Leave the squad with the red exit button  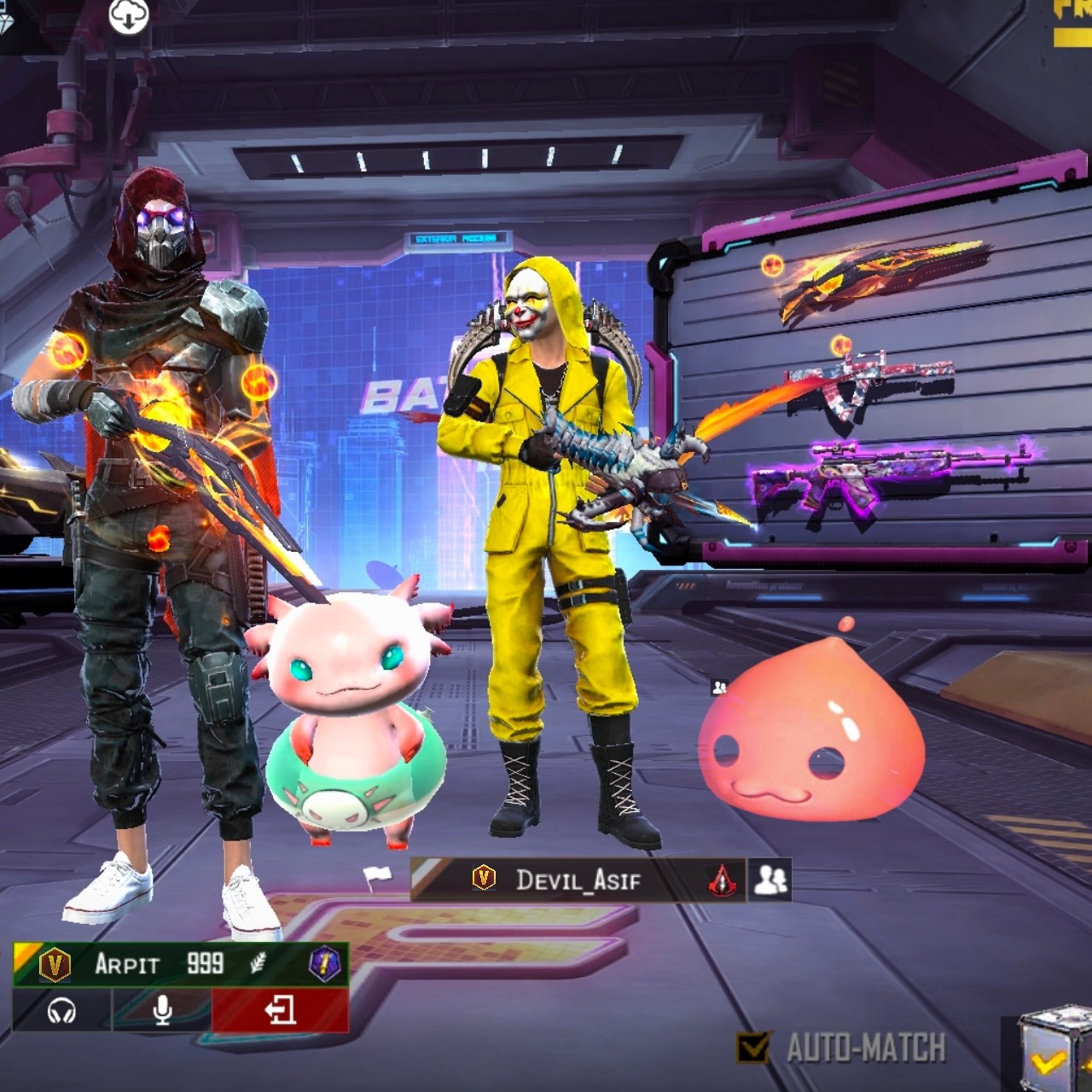tap(280, 1011)
